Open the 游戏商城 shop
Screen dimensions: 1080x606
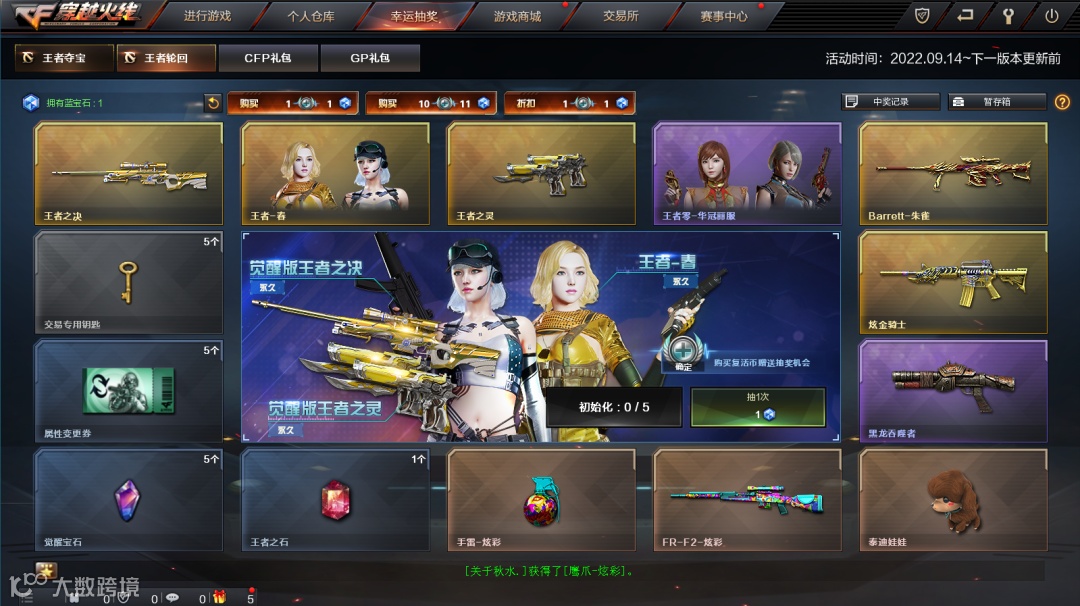point(517,16)
